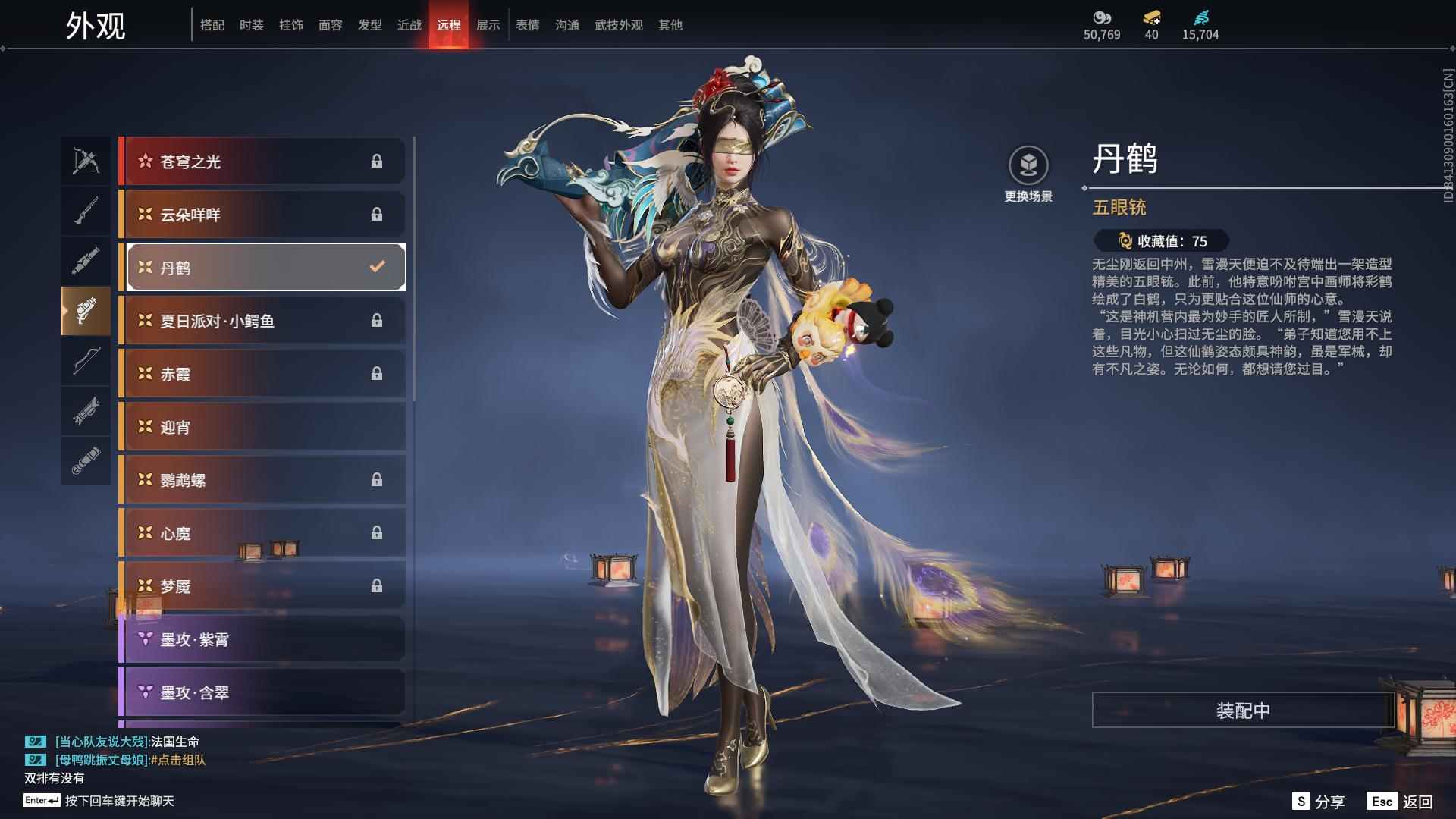Select the repeating crossbow weapon category icon

(86, 161)
